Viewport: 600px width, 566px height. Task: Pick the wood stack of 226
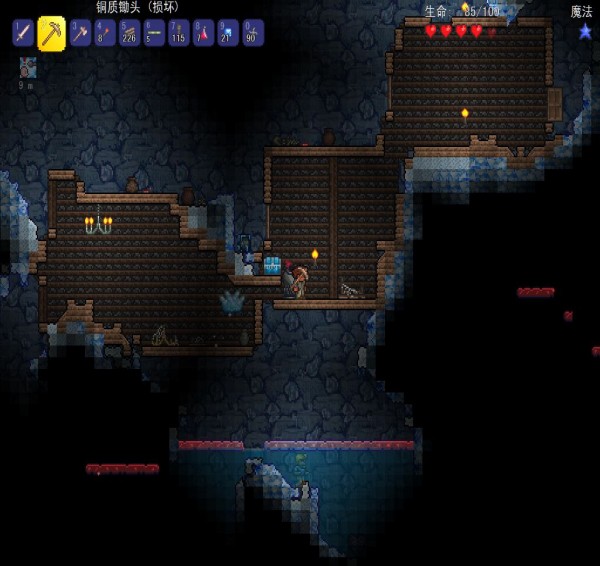click(x=129, y=33)
